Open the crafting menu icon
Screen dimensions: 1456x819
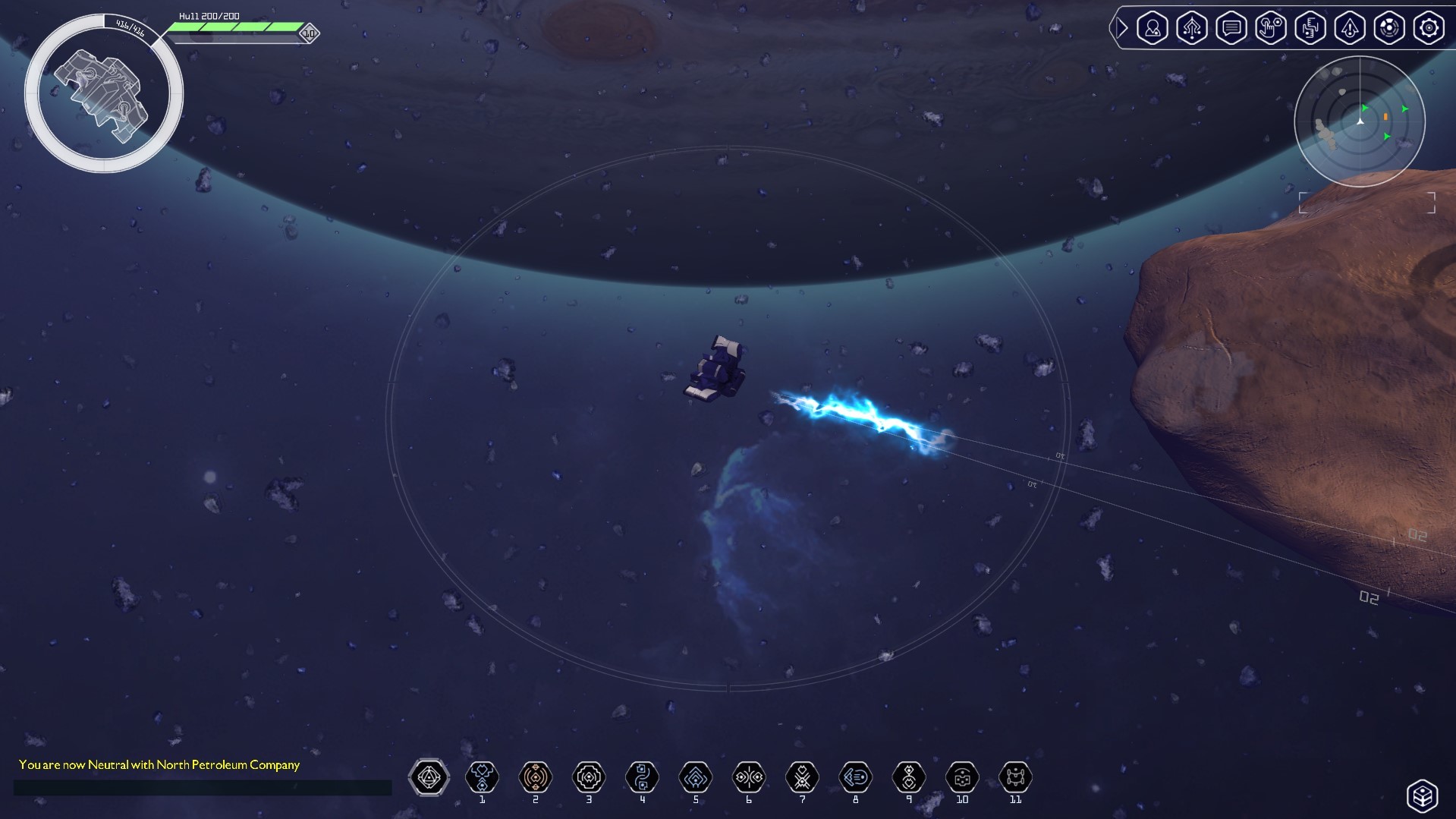(x=1310, y=28)
